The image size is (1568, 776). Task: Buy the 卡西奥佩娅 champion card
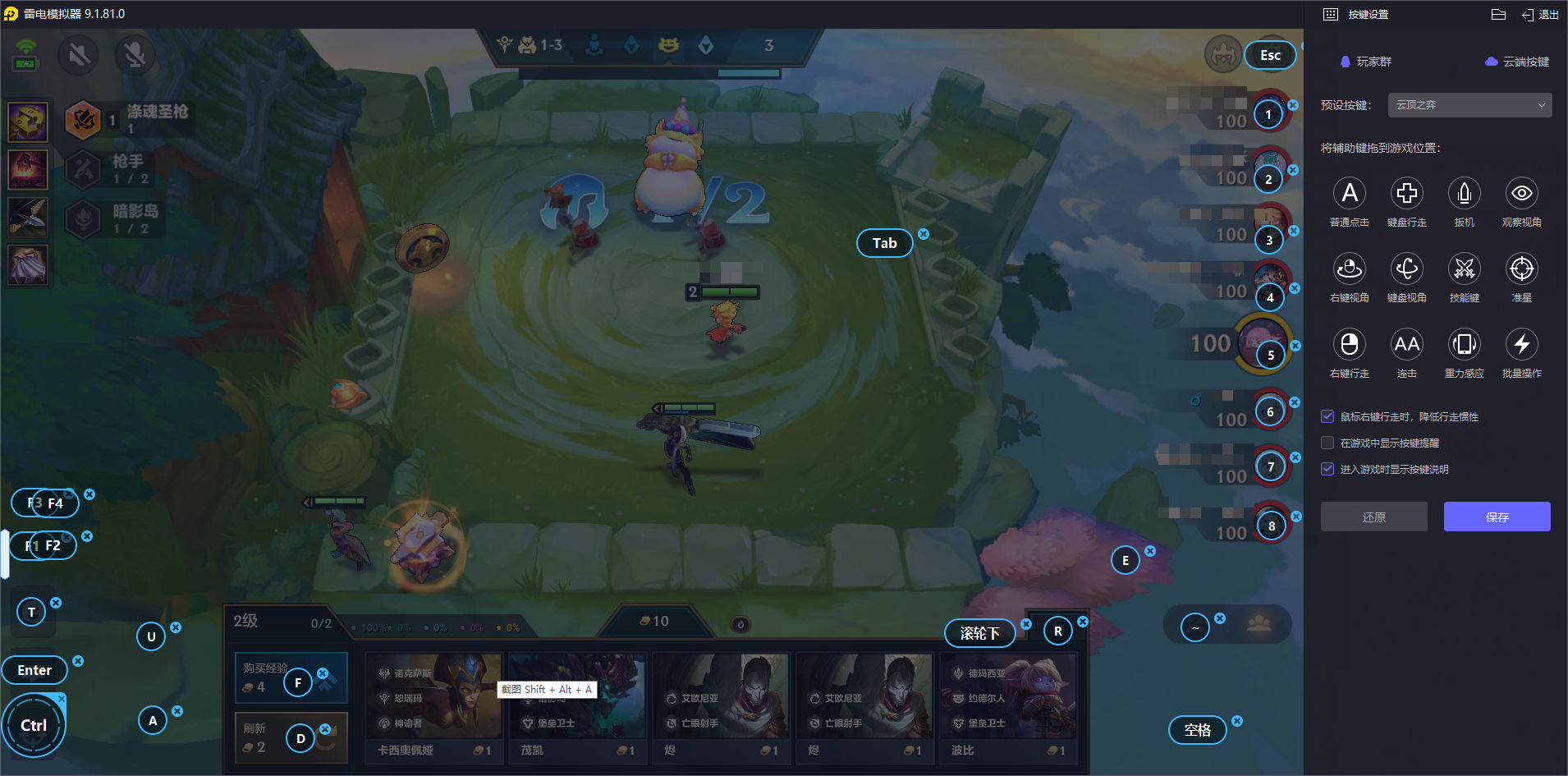pyautogui.click(x=433, y=706)
